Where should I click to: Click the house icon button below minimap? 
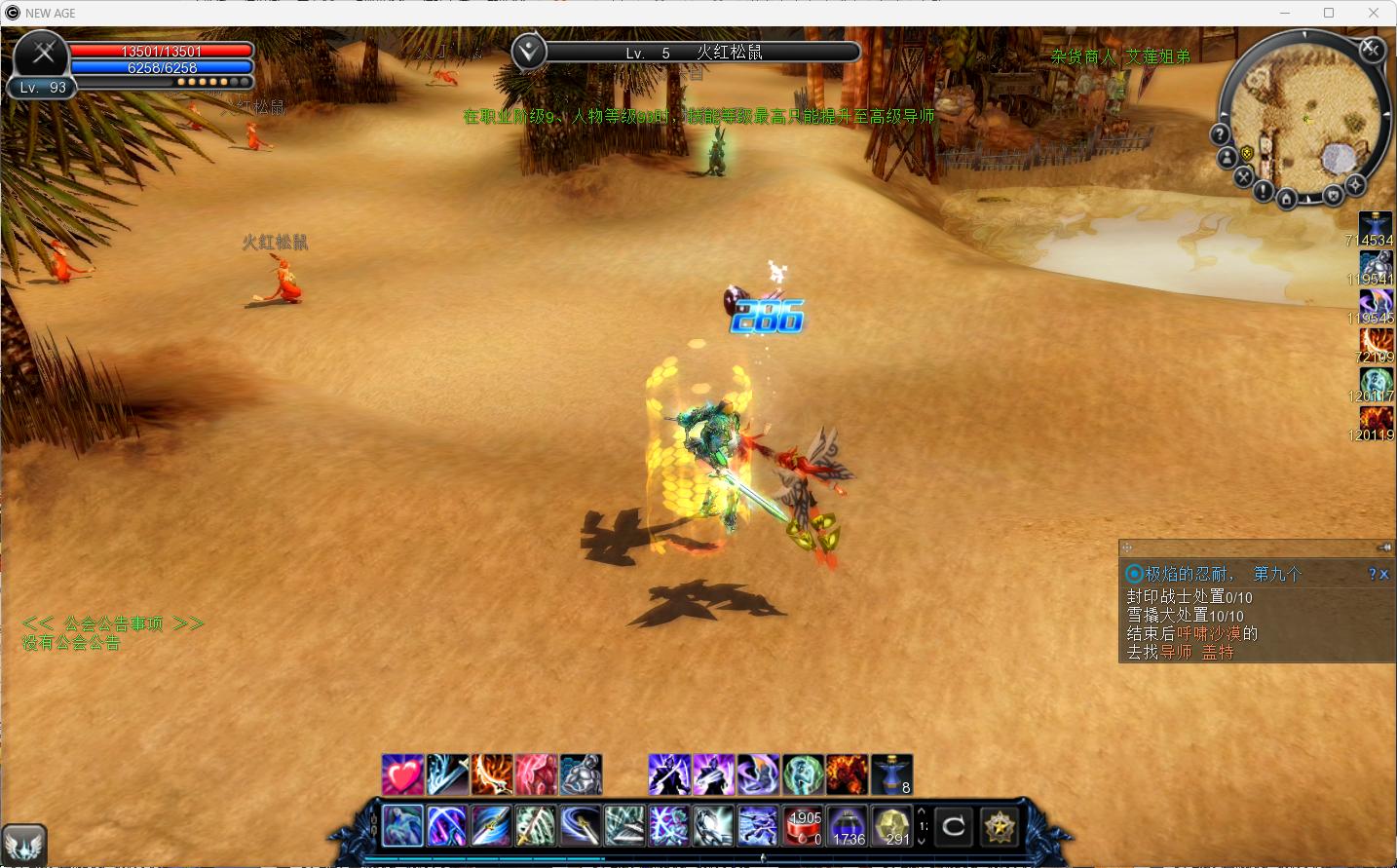pos(1286,200)
